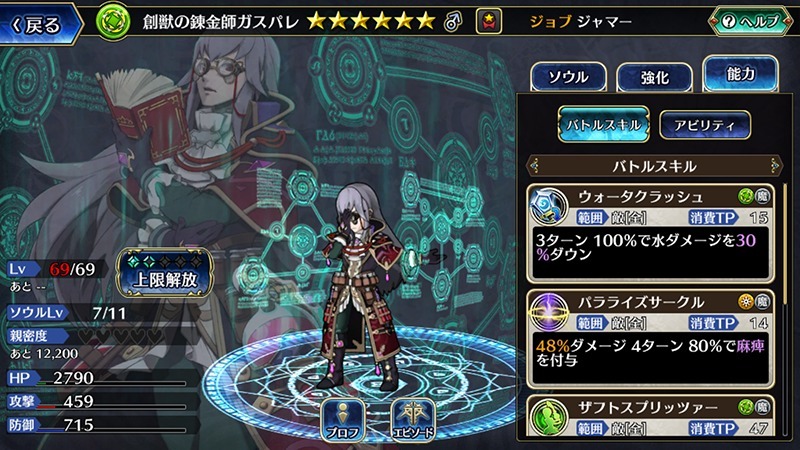Switch to the ソウル tab

click(566, 77)
